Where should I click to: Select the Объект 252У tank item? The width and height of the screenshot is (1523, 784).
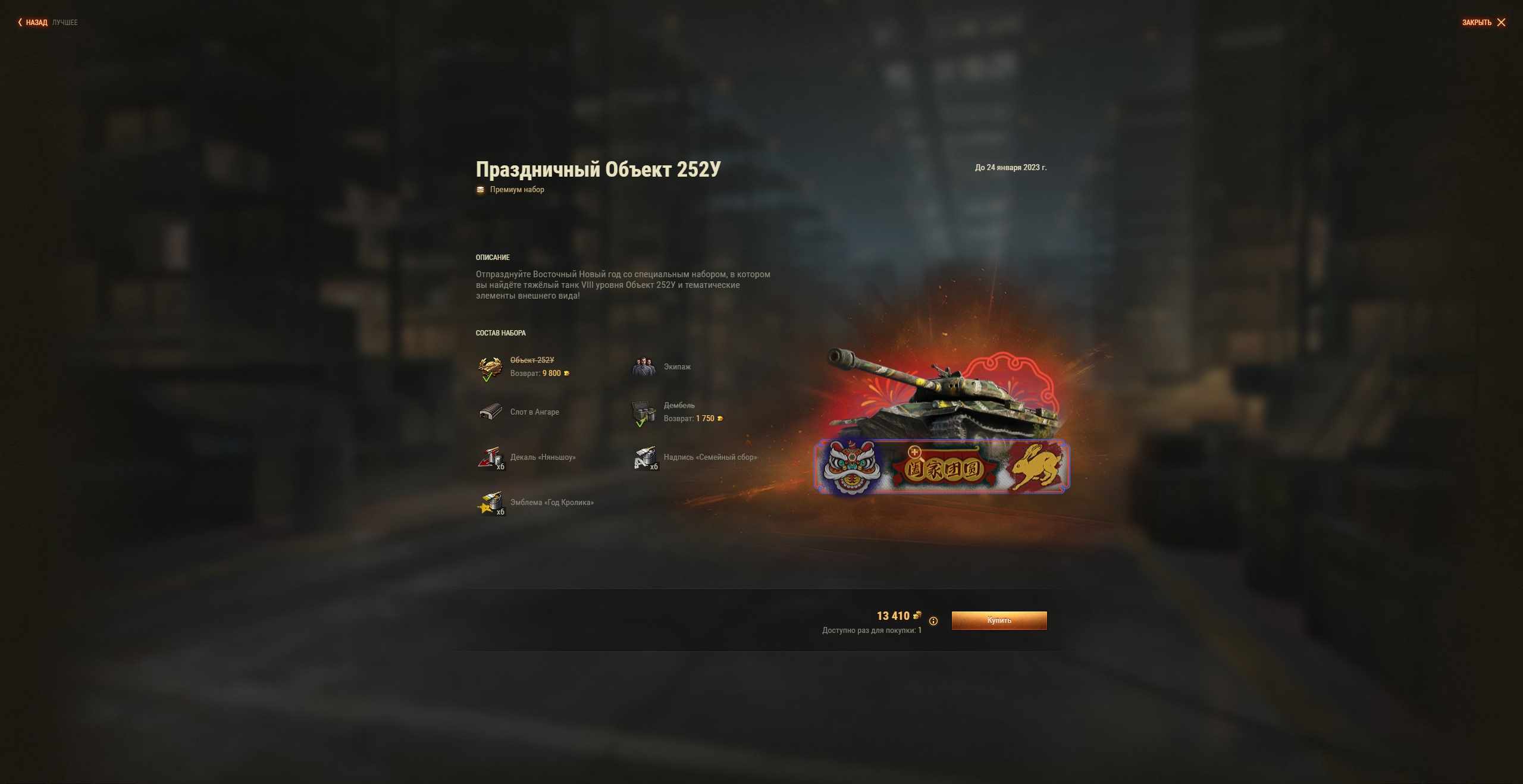point(490,368)
